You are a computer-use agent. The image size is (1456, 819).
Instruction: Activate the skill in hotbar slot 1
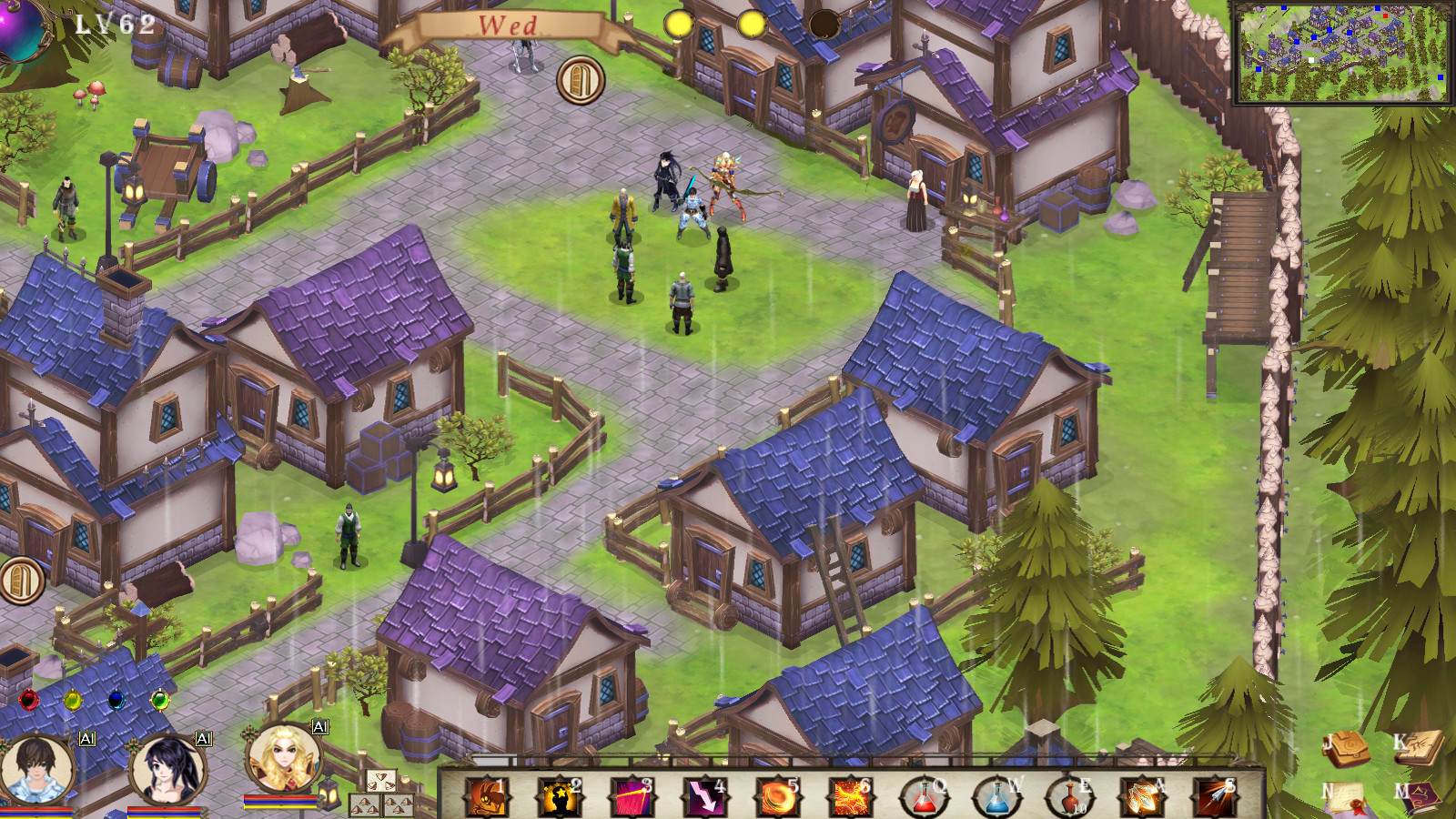coord(487,796)
